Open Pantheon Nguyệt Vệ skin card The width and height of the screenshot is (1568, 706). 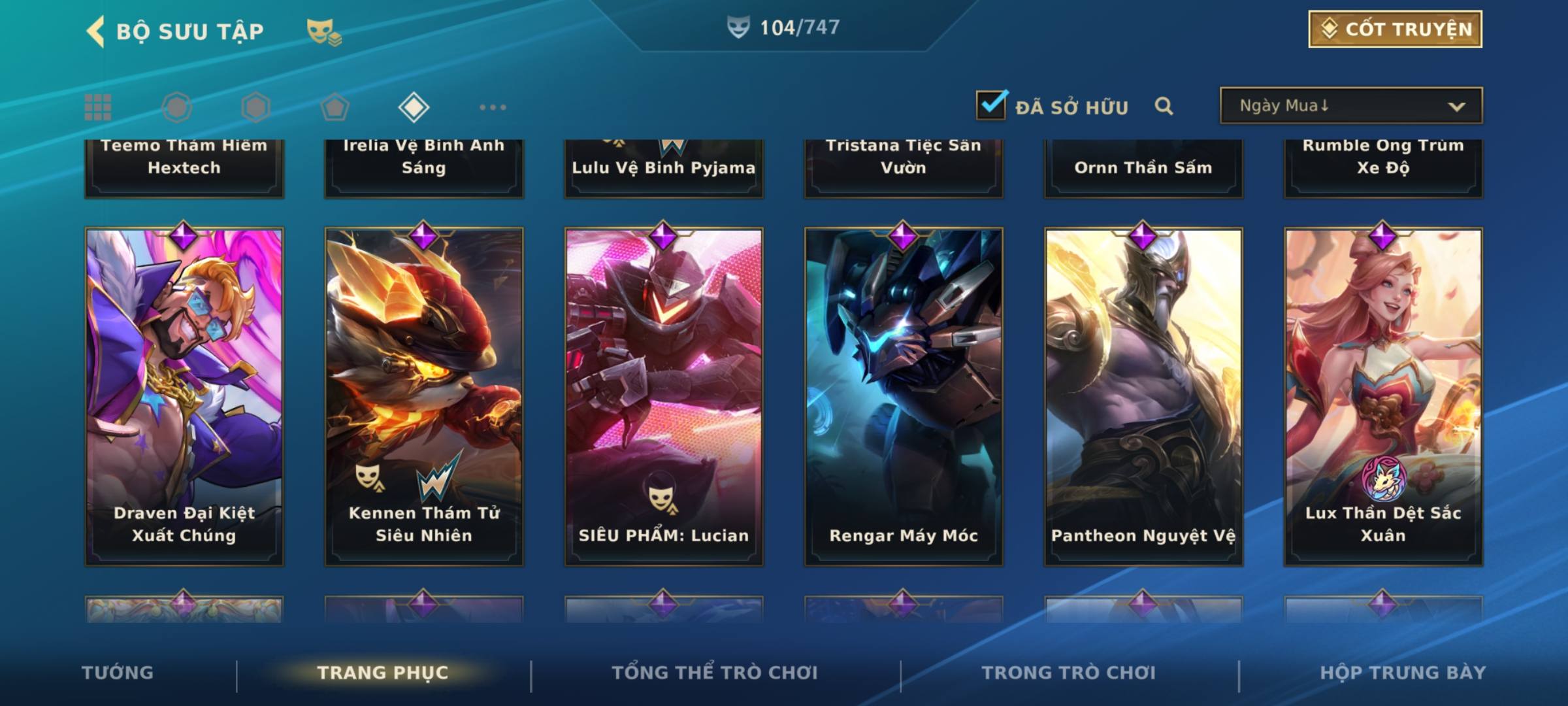pos(1143,395)
